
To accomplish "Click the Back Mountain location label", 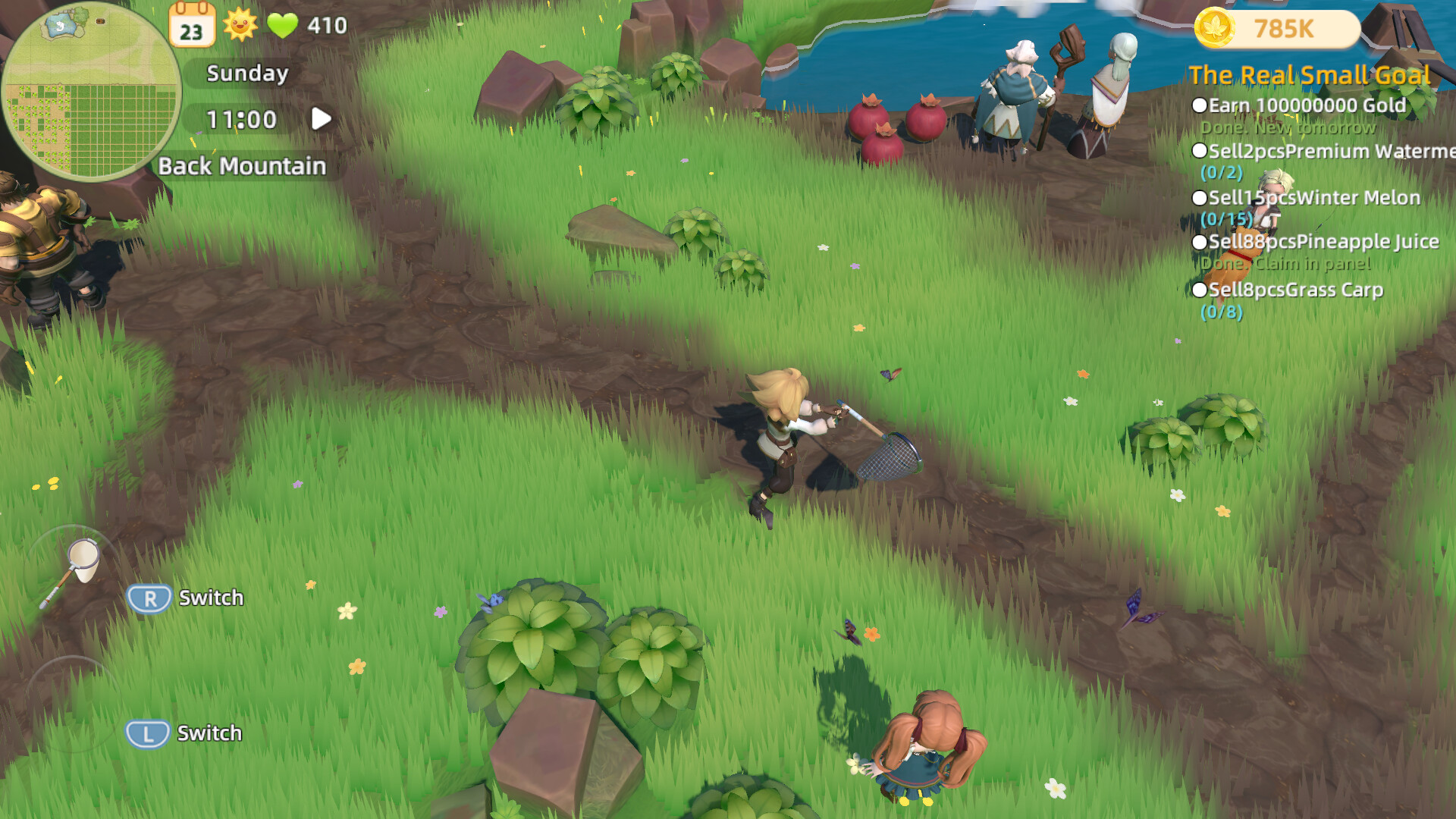I will click(243, 165).
